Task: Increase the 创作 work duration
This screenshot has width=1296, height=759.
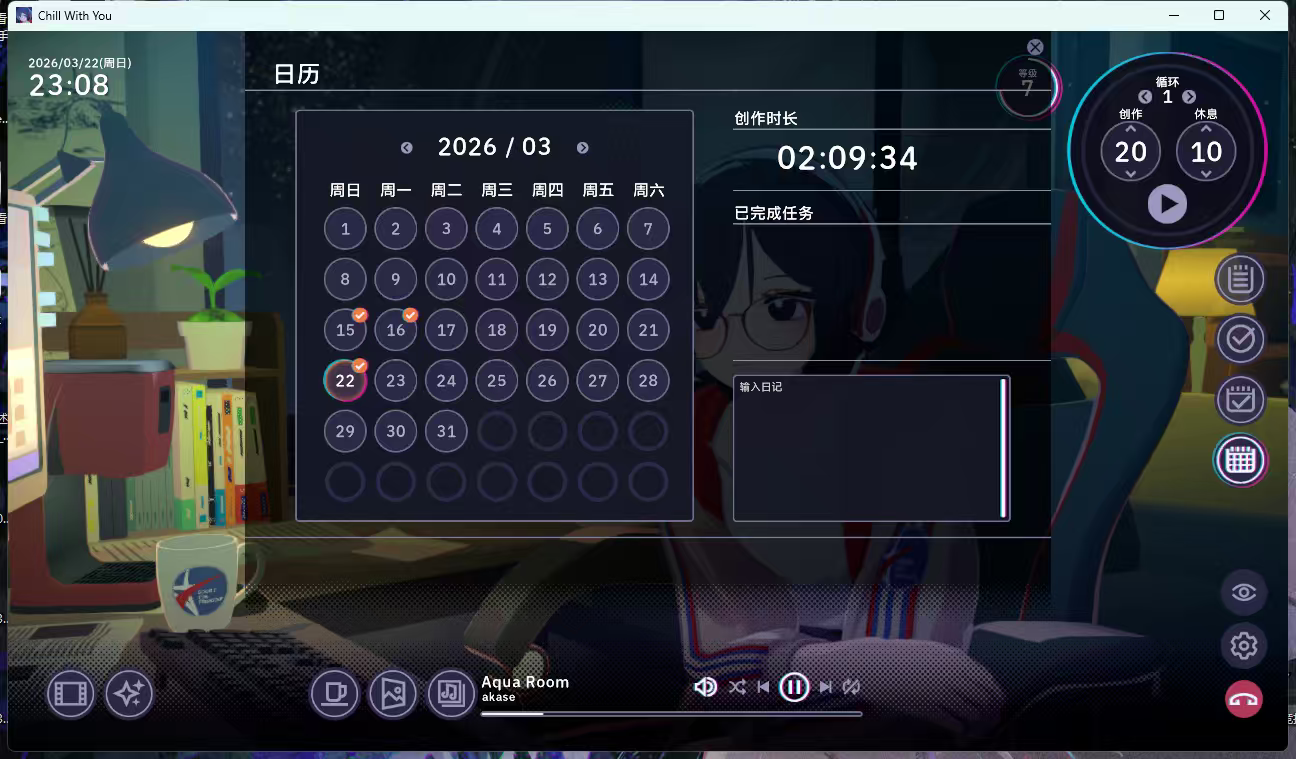Action: click(1131, 129)
